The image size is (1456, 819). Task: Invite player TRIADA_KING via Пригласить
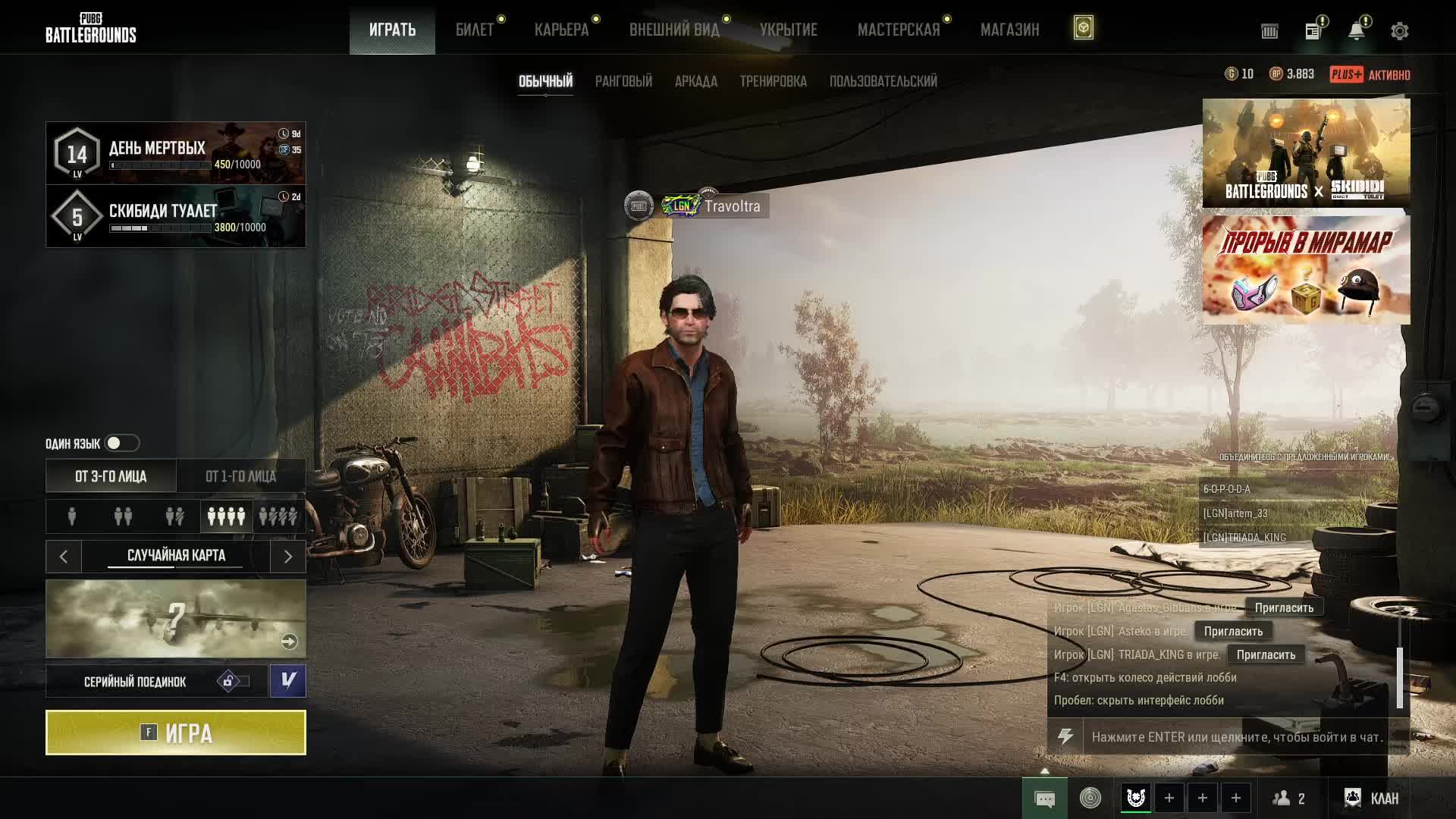click(x=1266, y=654)
